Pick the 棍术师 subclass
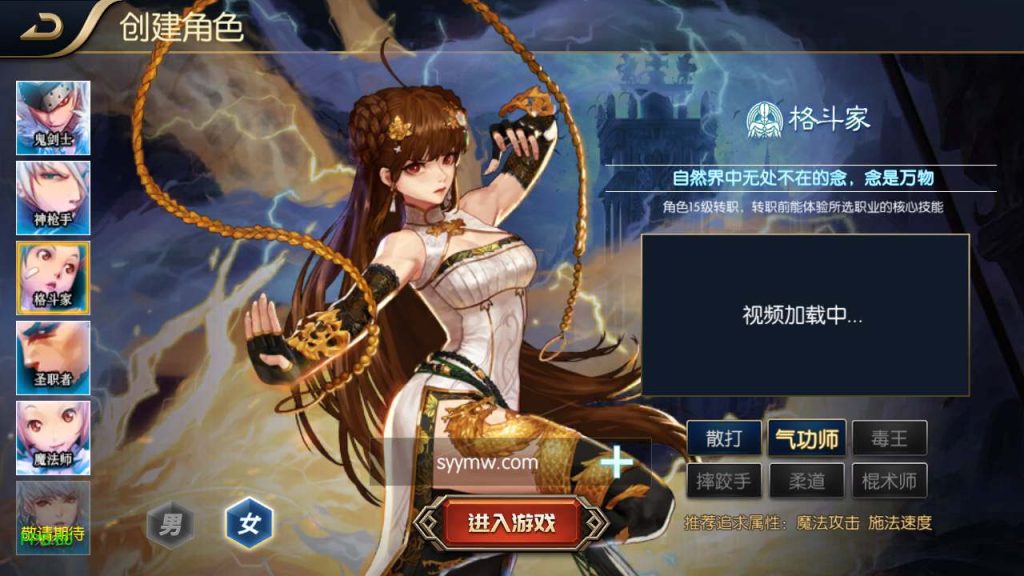 pos(889,481)
